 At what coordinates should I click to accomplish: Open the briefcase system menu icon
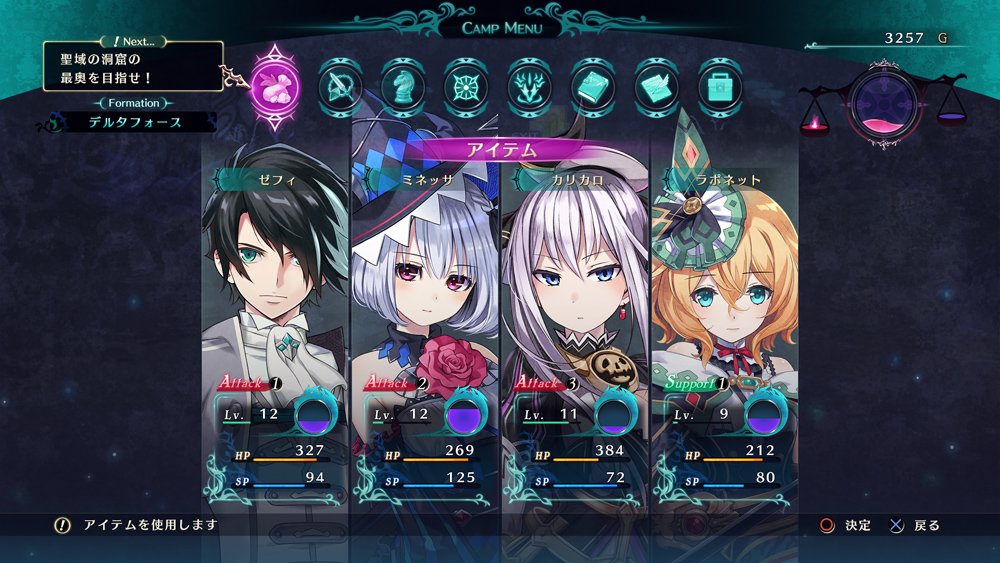pyautogui.click(x=720, y=86)
